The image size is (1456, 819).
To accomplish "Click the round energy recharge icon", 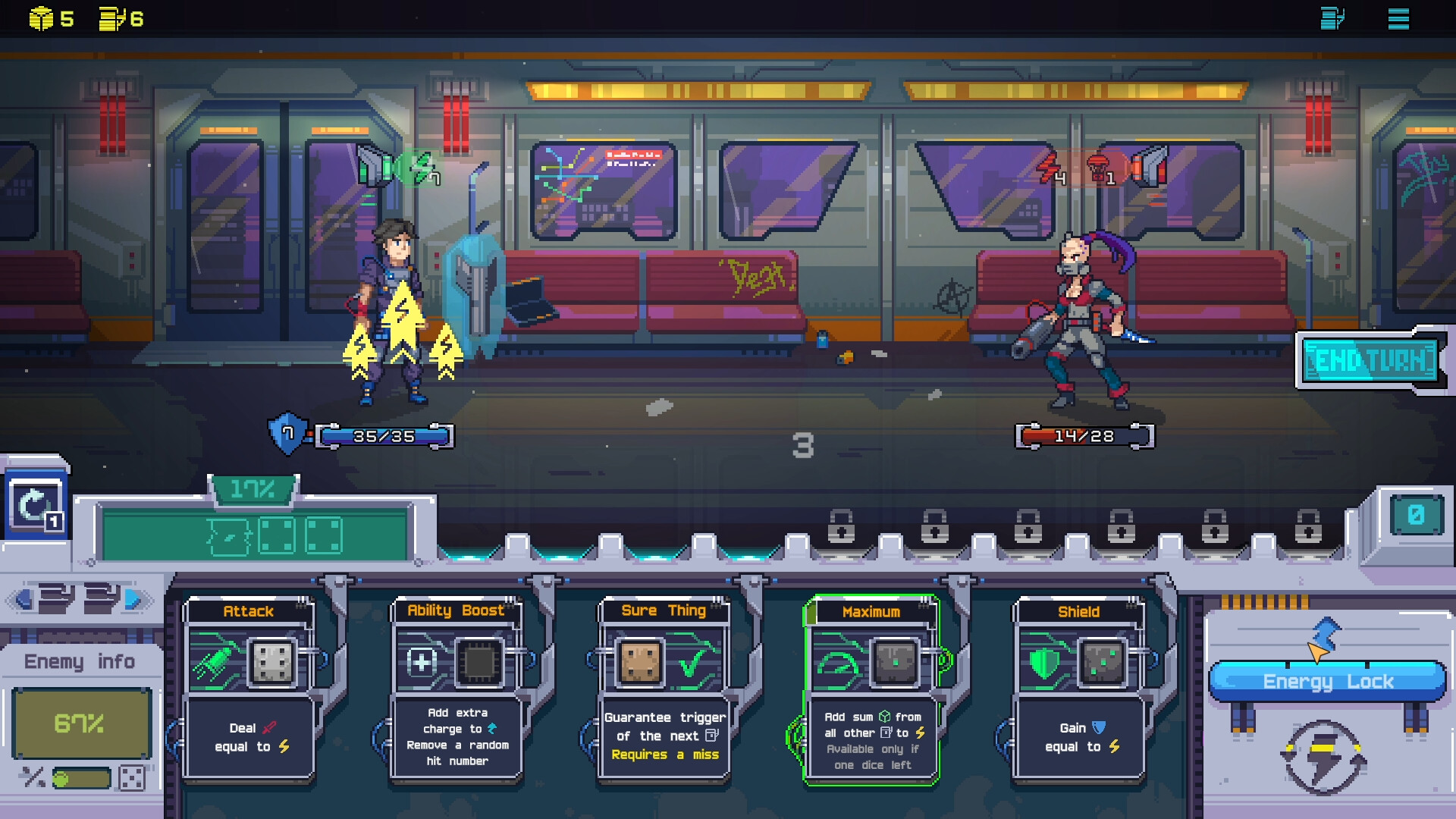I will [x=1323, y=758].
